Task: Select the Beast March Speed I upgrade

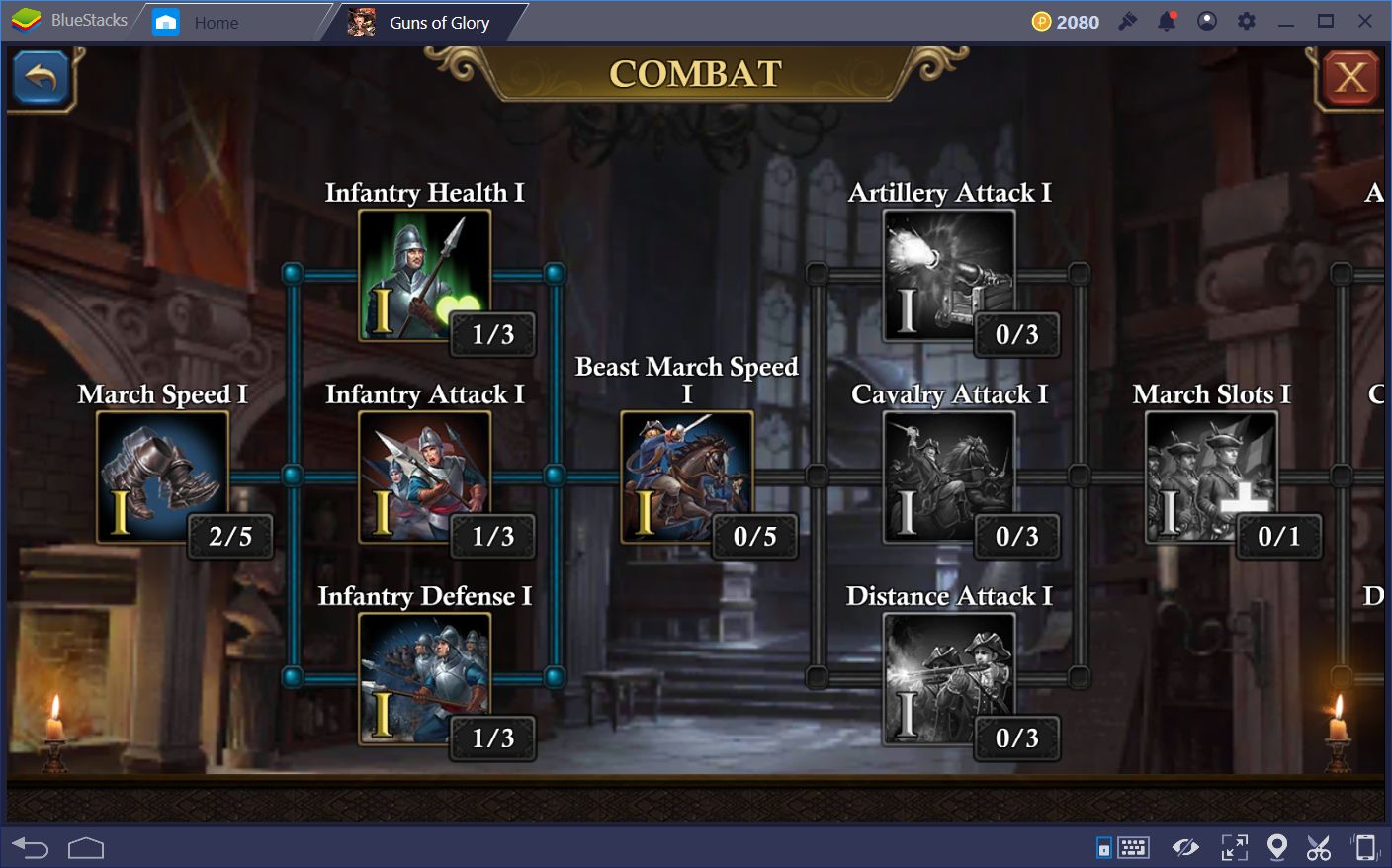Action: point(687,477)
